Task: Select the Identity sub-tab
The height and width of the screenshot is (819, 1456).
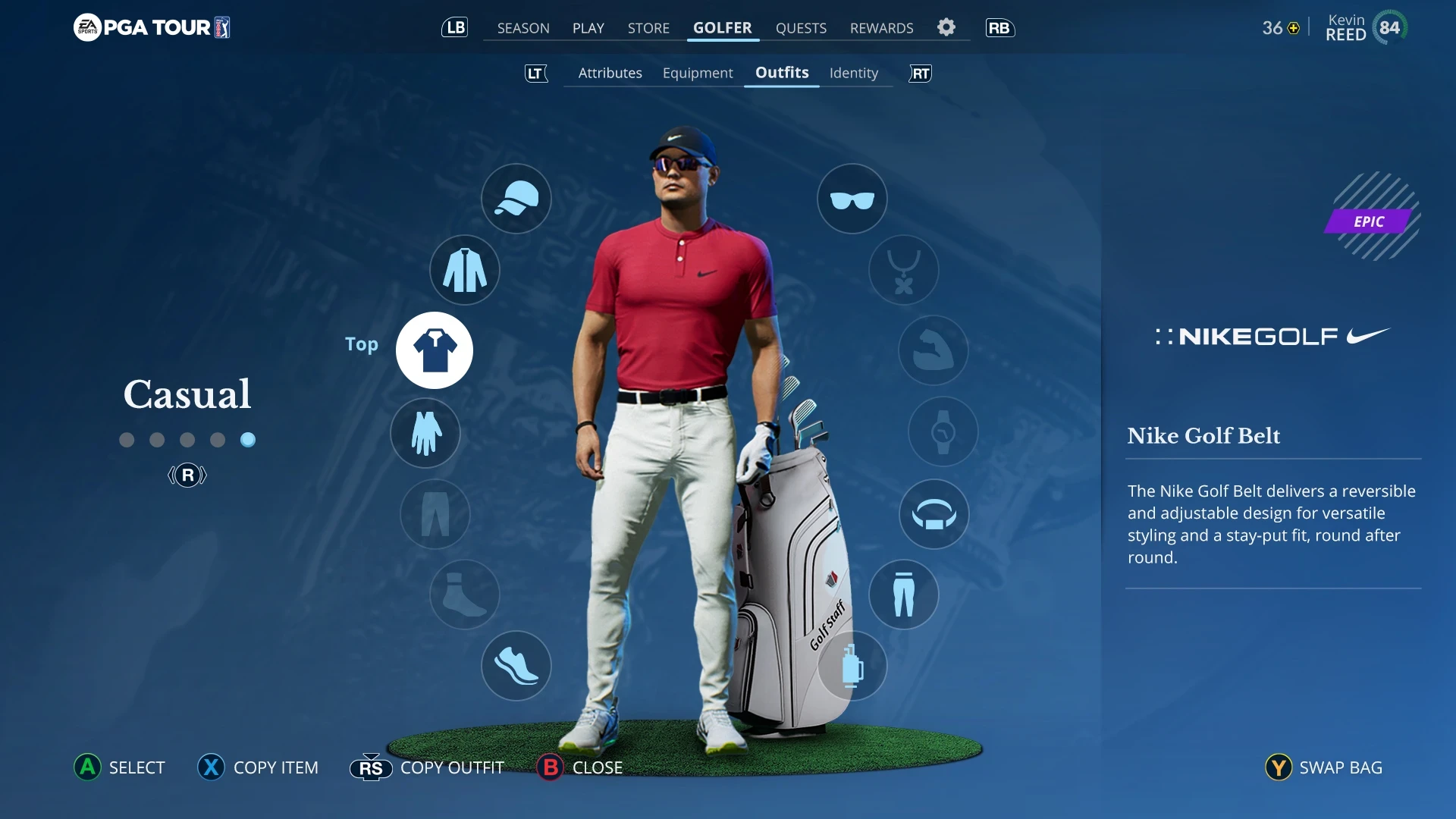Action: tap(853, 73)
